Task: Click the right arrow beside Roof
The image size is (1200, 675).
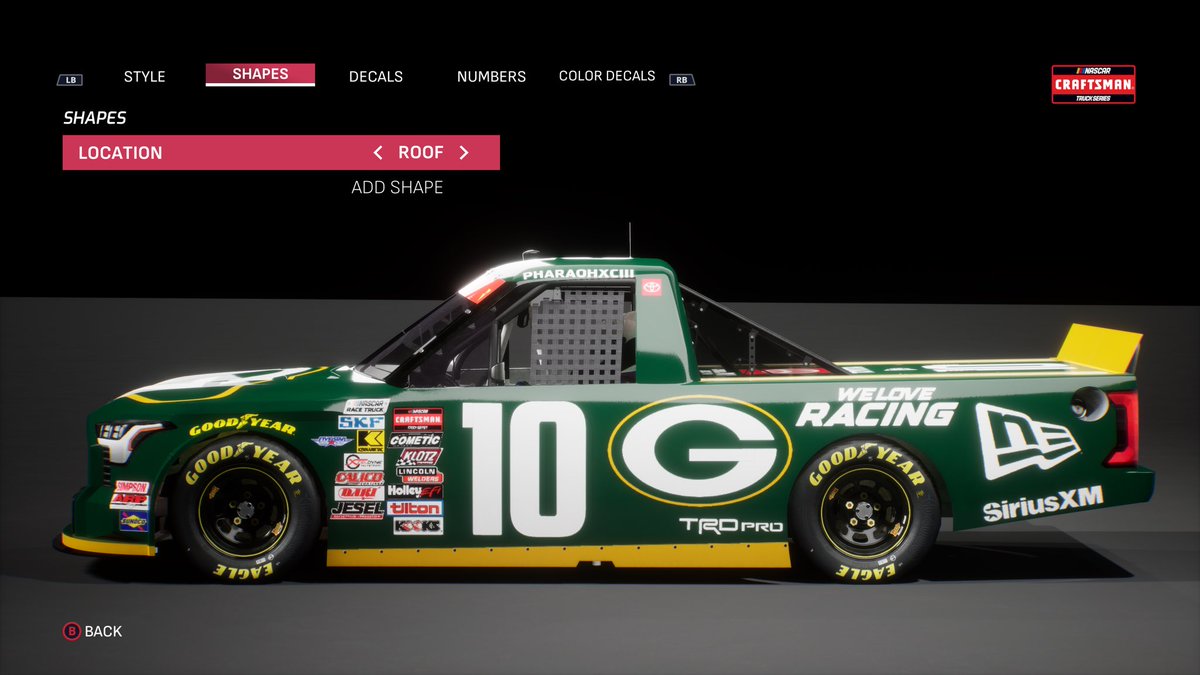Action: point(464,153)
